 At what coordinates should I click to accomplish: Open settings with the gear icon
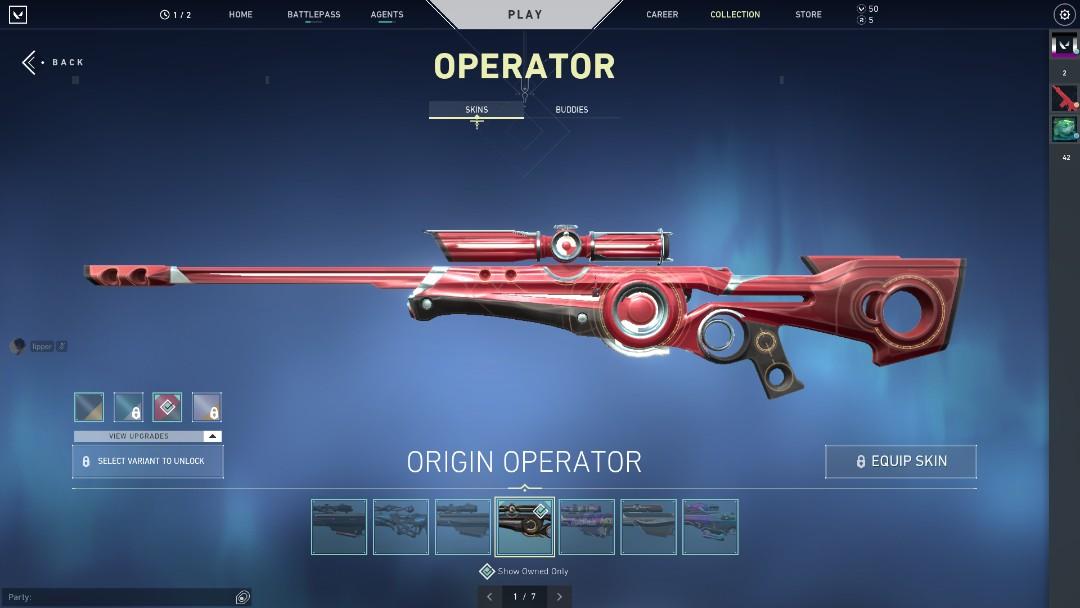coord(1064,15)
